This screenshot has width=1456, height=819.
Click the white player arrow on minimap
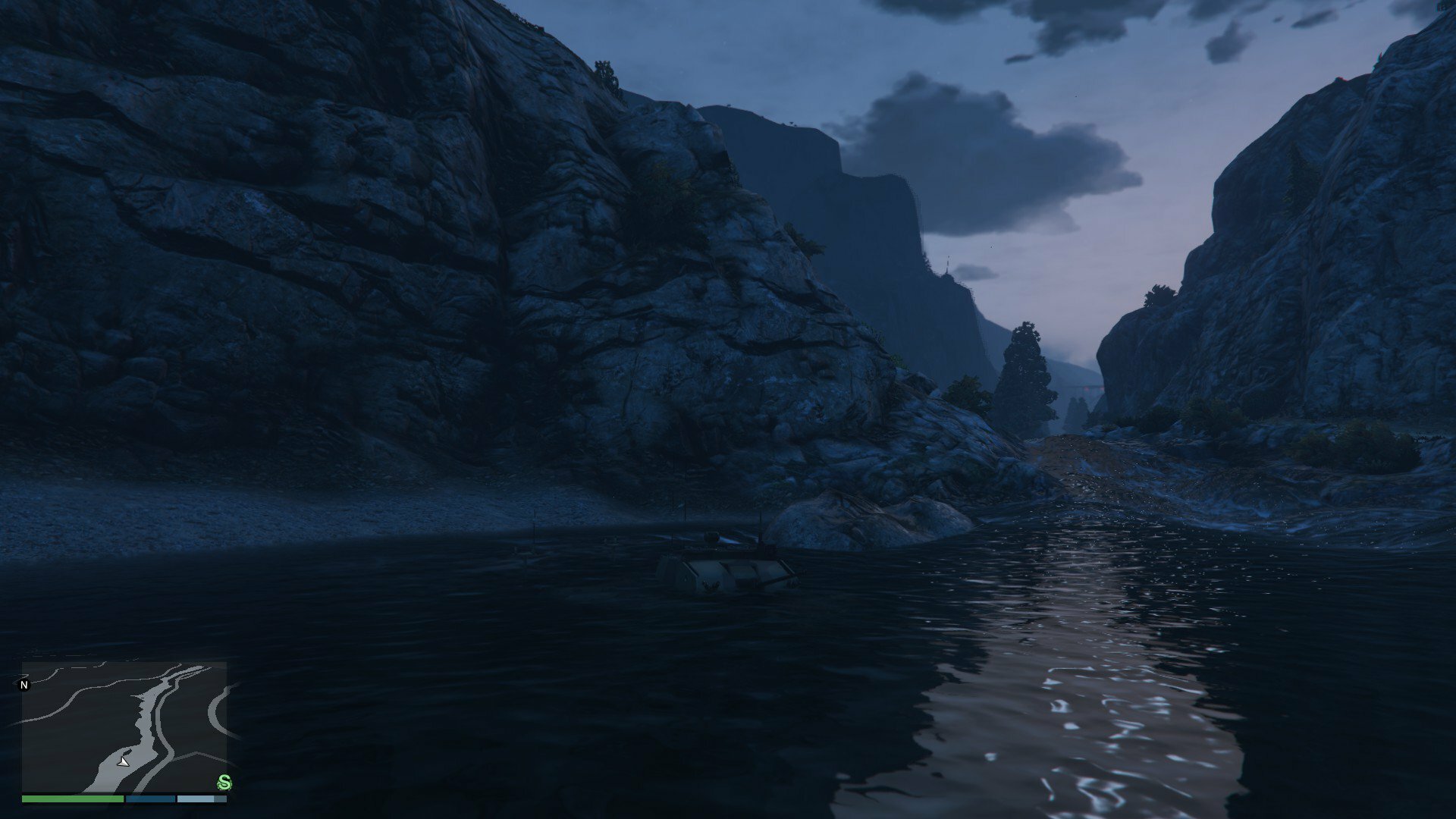pos(124,761)
